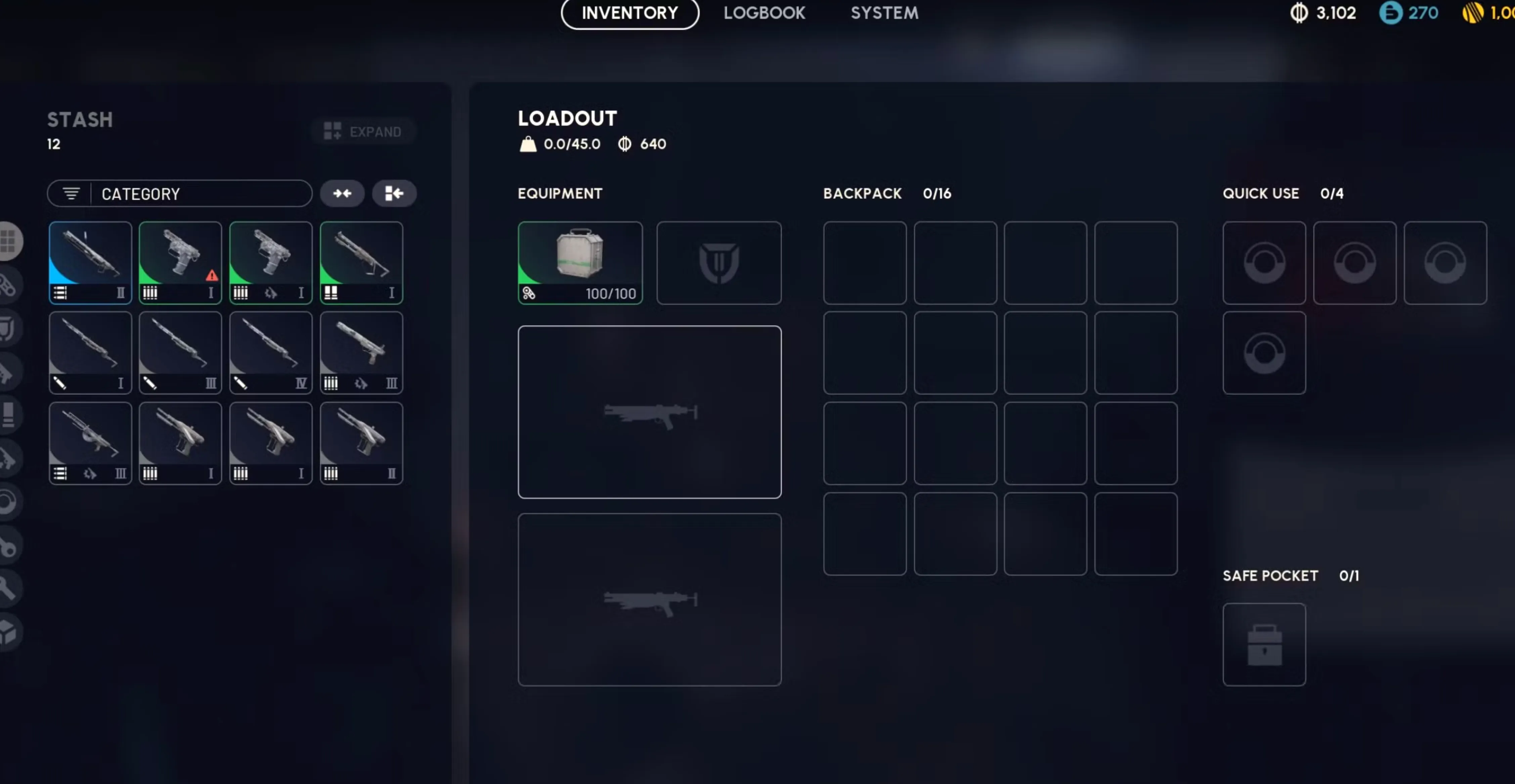The image size is (1515, 784).
Task: Select the shotgun with warning icon in stash
Action: [x=180, y=263]
